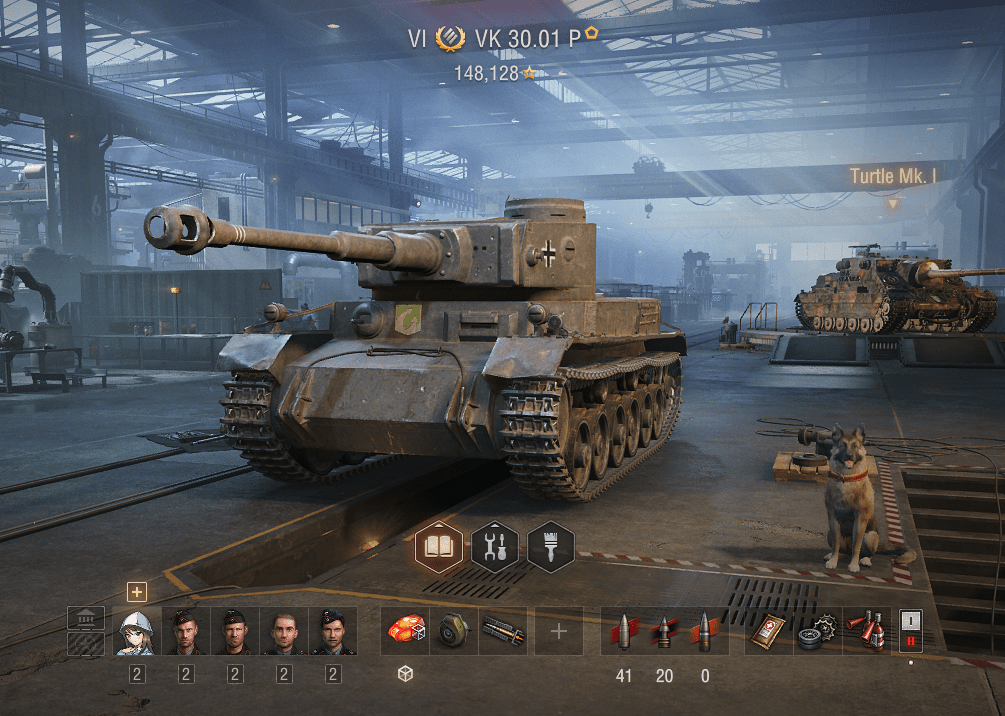The width and height of the screenshot is (1005, 716).
Task: Open the barracks building icon
Action: pyautogui.click(x=86, y=618)
